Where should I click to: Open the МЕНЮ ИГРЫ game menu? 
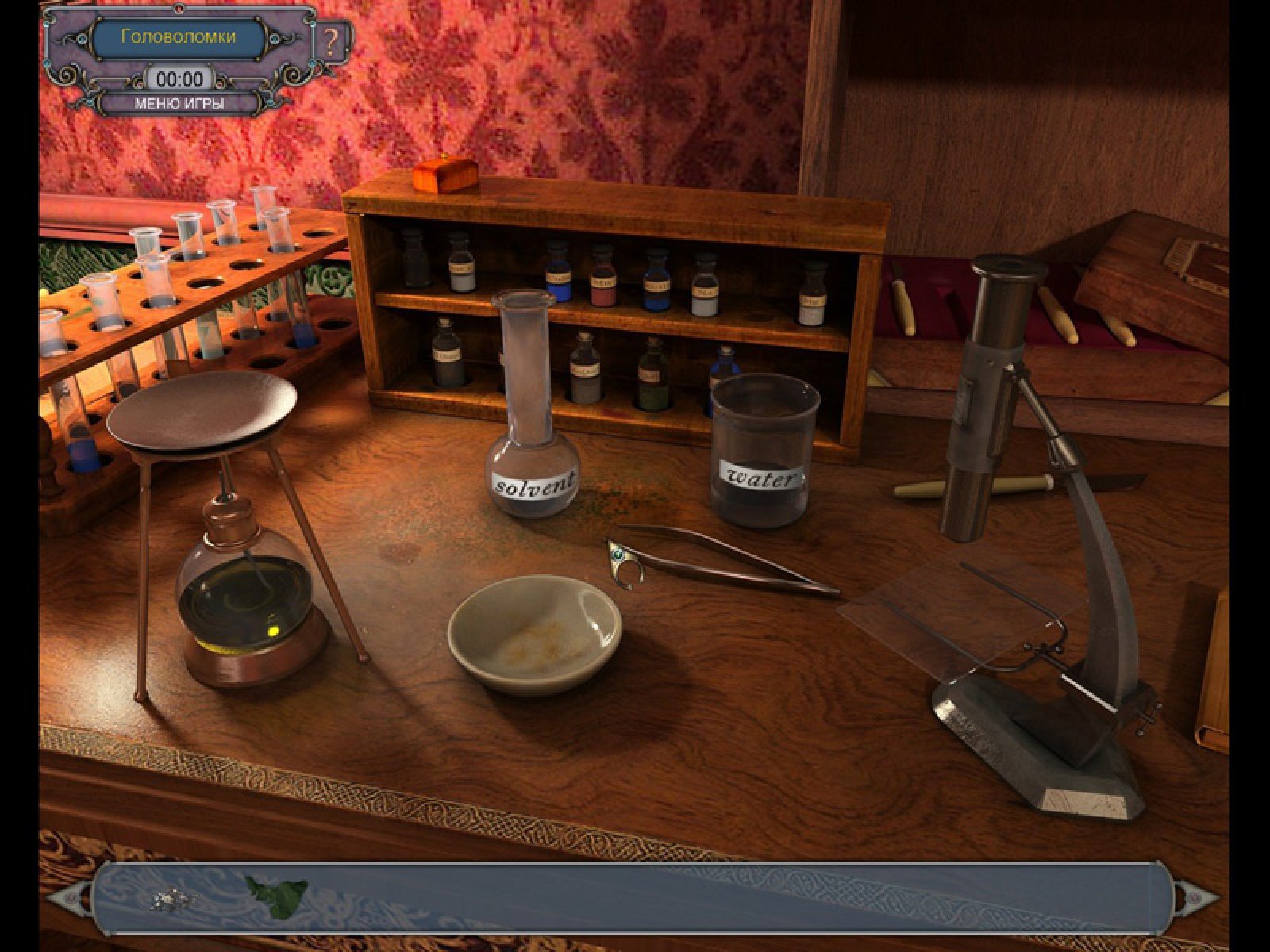[x=179, y=103]
